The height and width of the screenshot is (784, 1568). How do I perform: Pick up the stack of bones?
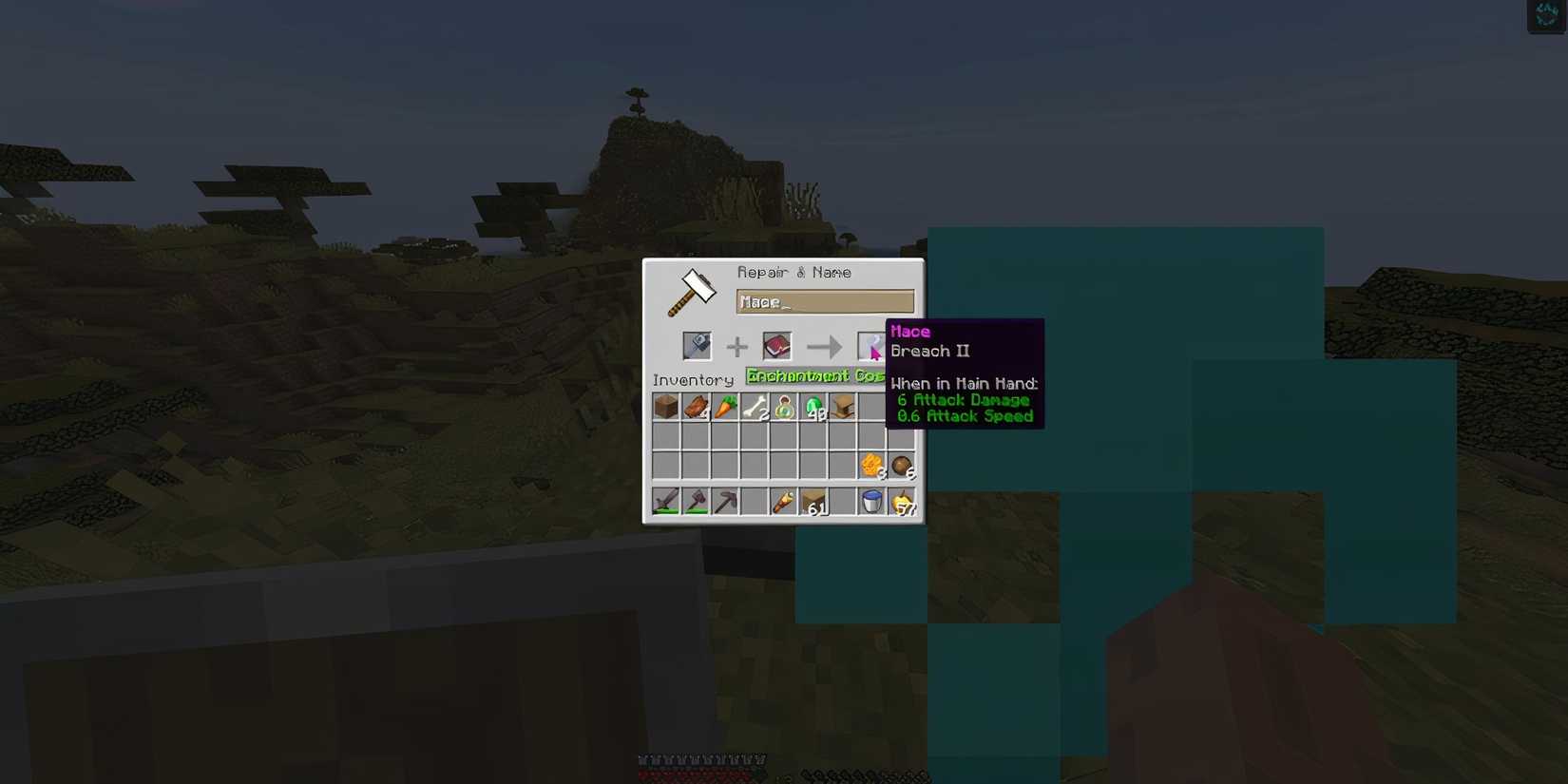755,407
